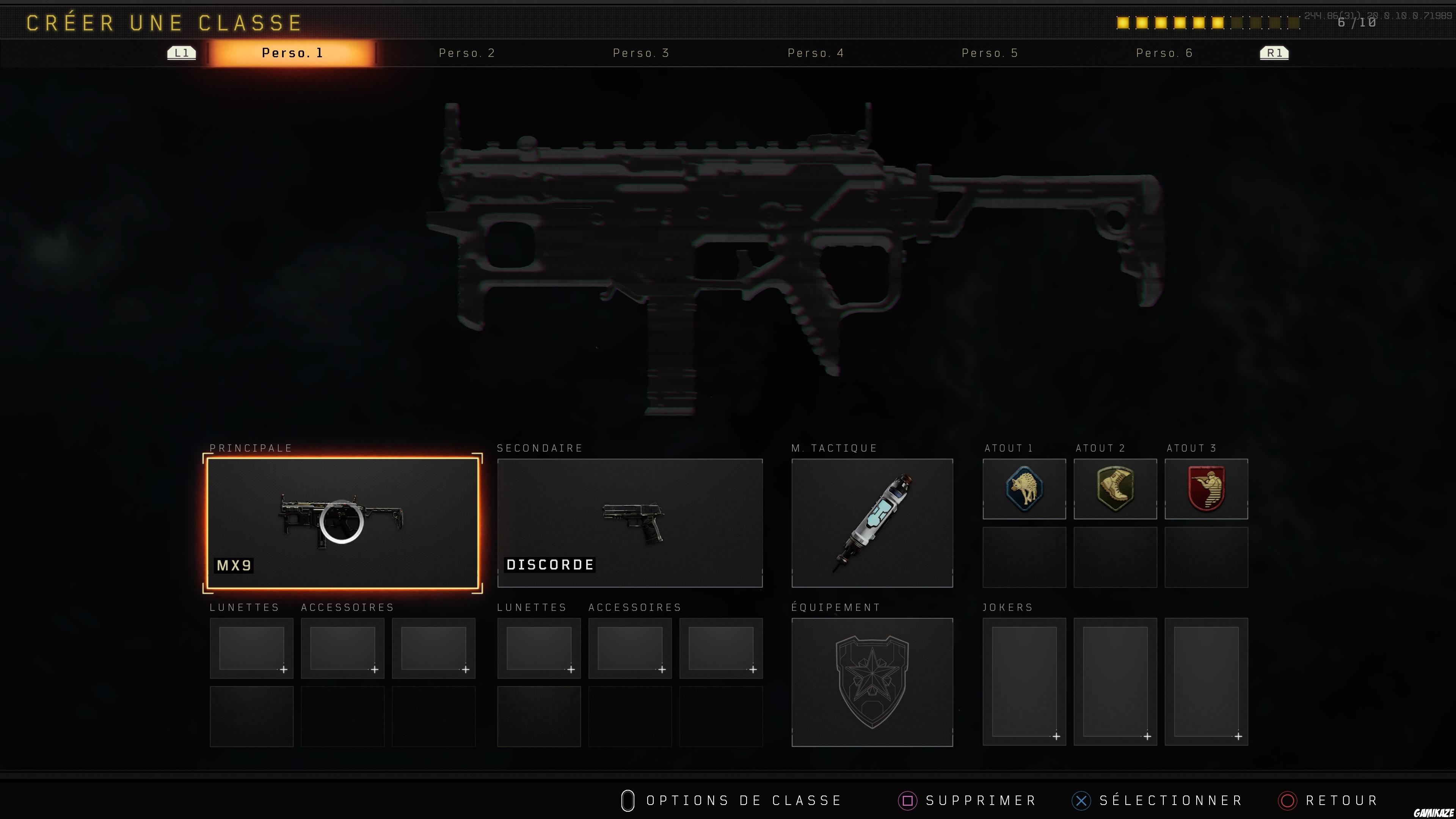The image size is (1456, 819).
Task: Switch to the Perso. 3 class tab
Action: pyautogui.click(x=640, y=53)
